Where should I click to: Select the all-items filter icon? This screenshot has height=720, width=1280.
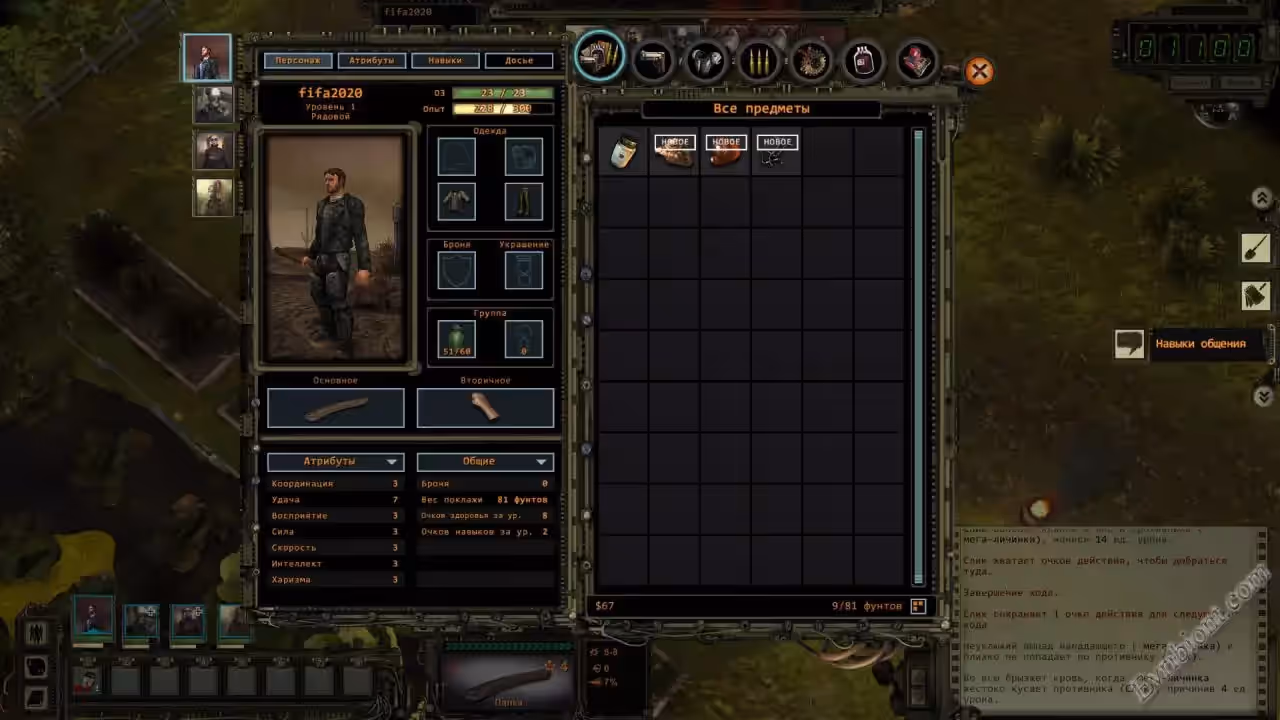coord(600,58)
